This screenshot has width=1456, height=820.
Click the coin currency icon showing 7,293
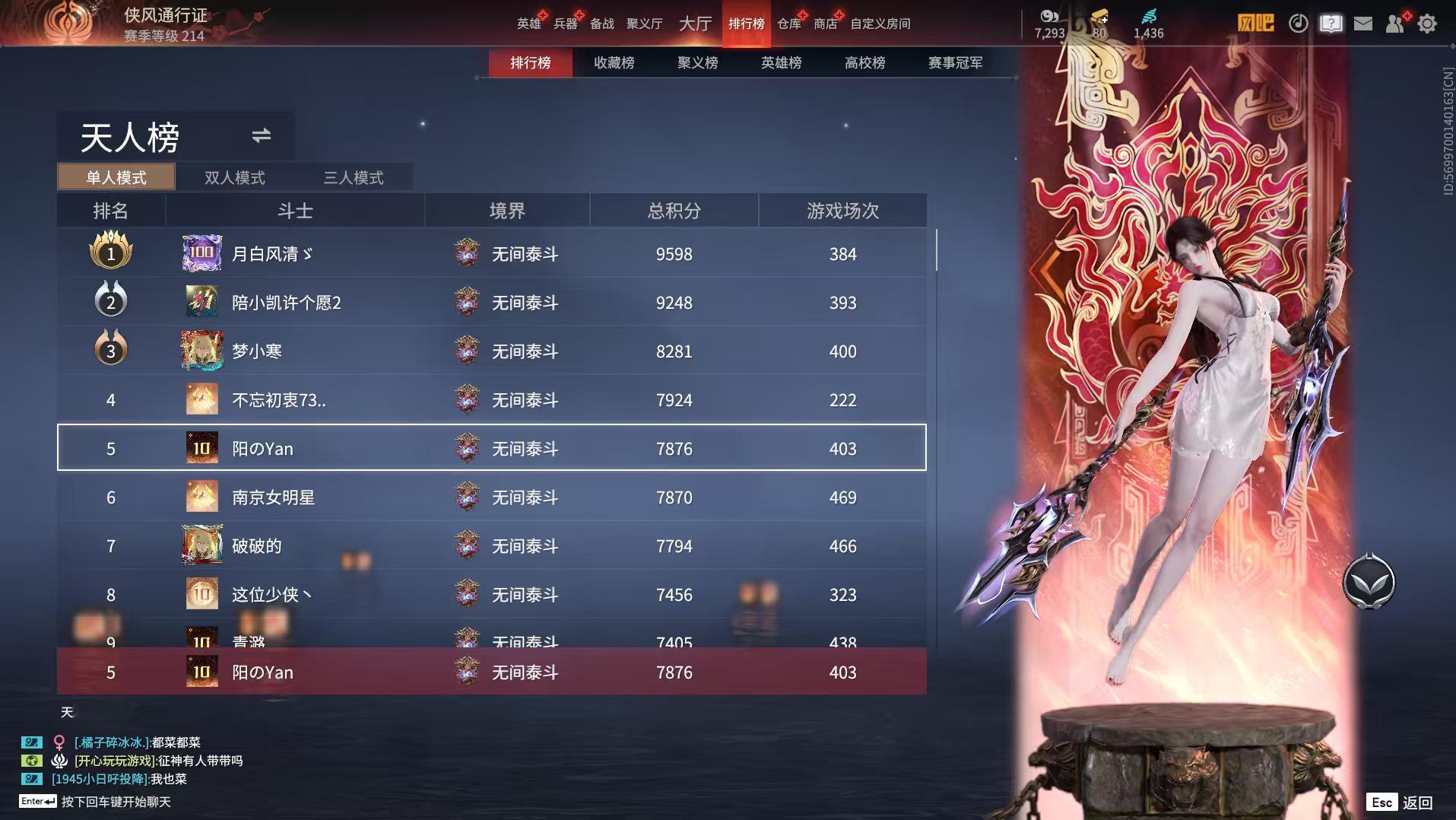point(1049,17)
